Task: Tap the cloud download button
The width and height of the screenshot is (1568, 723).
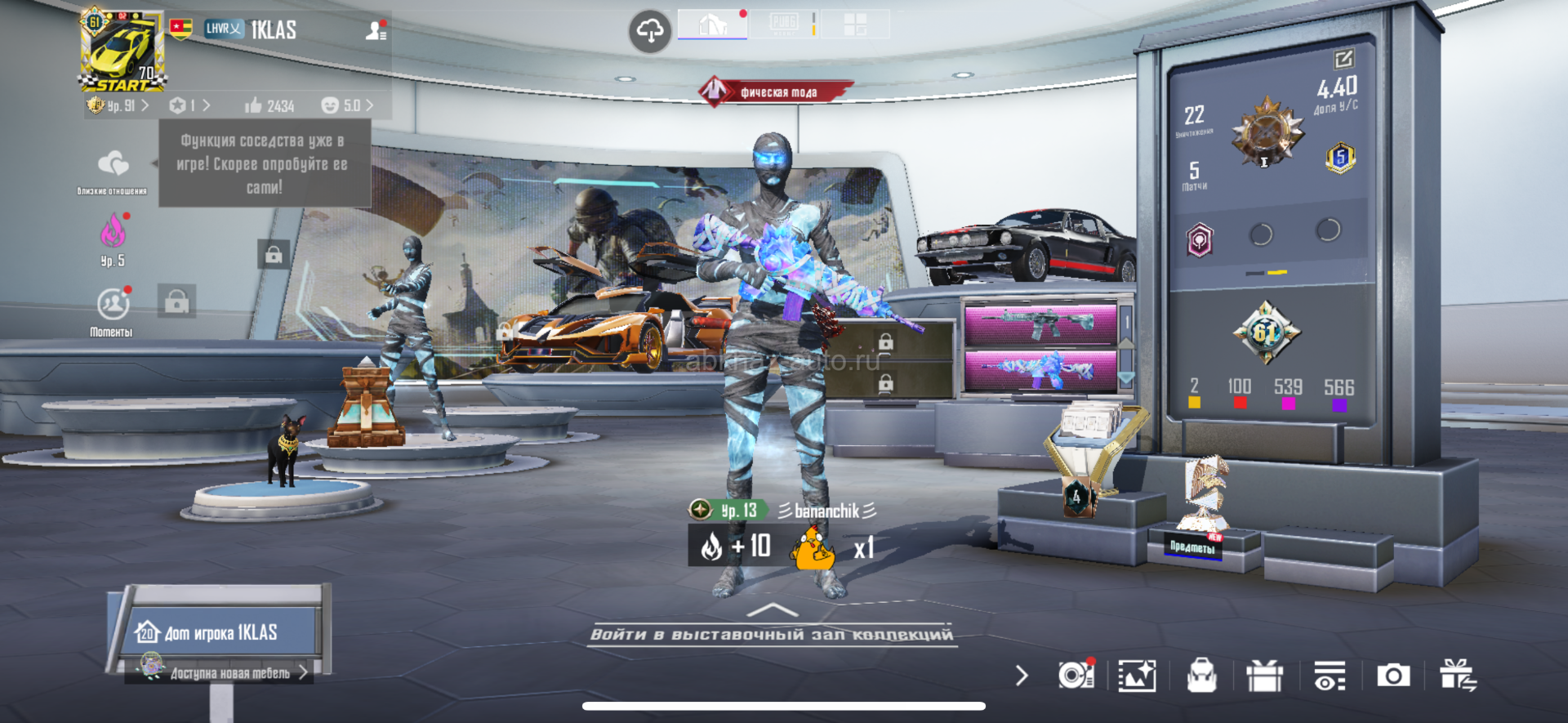Action: tap(650, 32)
